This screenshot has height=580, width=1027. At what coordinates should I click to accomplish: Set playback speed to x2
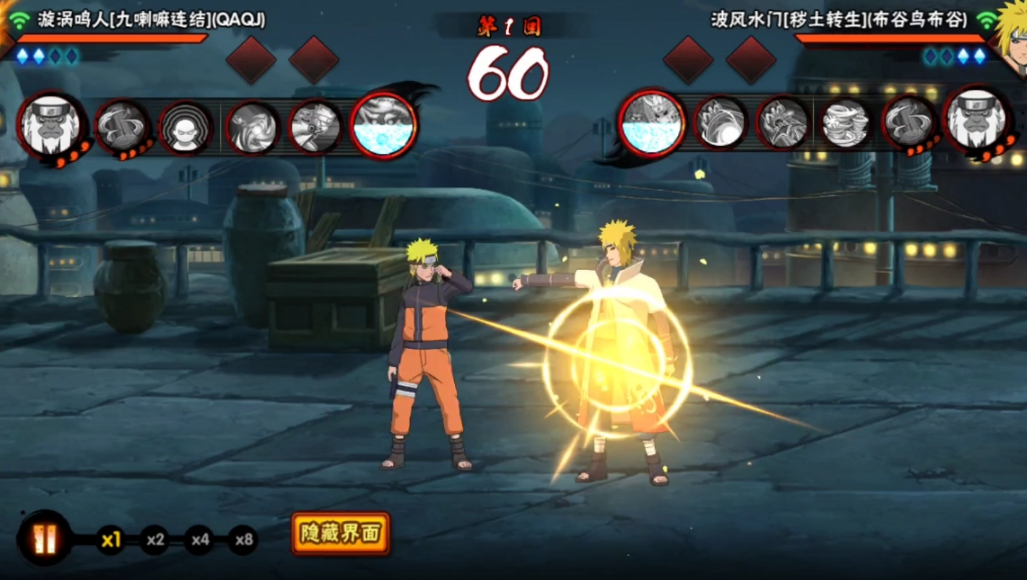pyautogui.click(x=154, y=541)
